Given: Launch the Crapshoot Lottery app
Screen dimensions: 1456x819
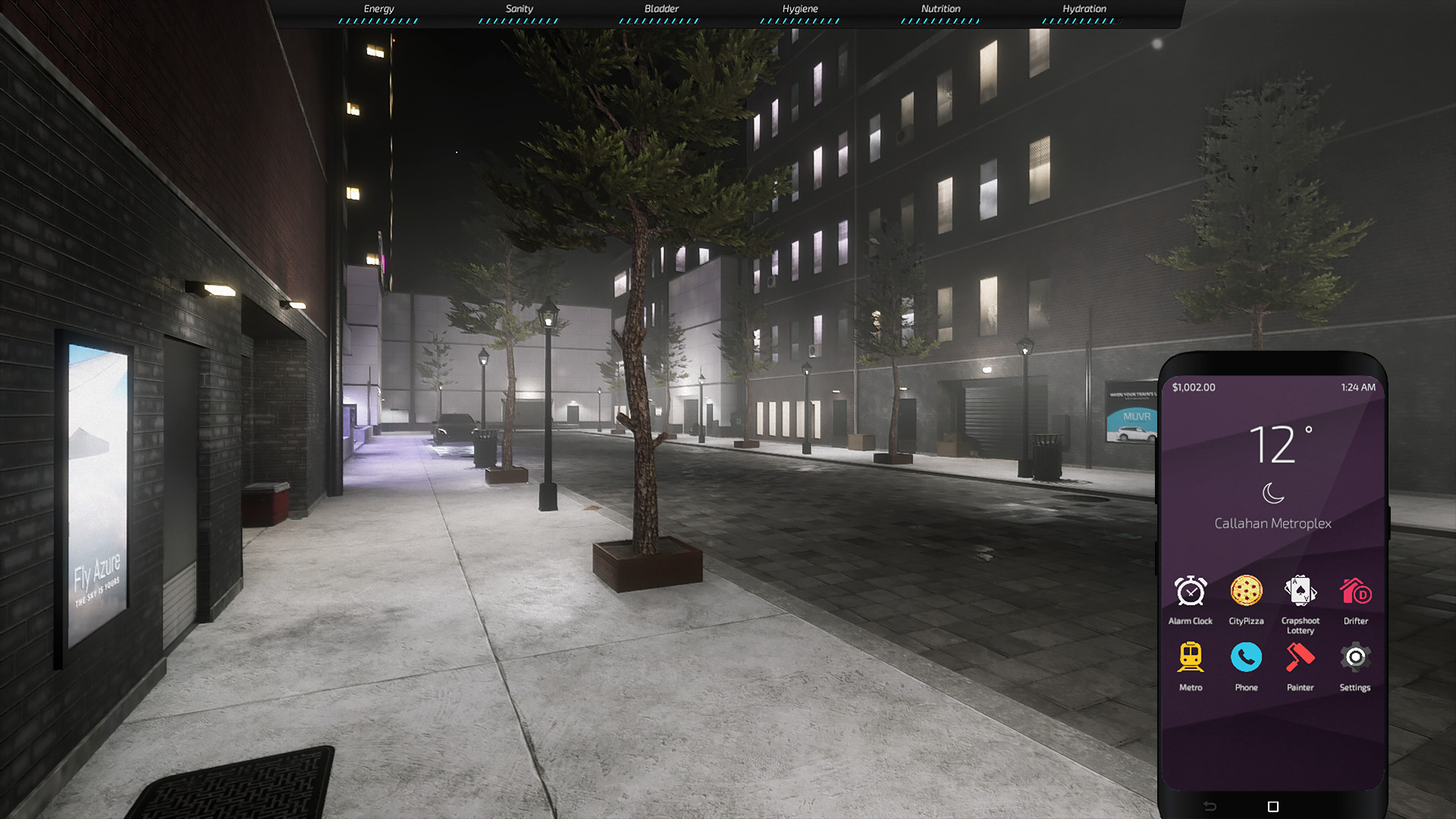Looking at the screenshot, I should tap(1301, 598).
